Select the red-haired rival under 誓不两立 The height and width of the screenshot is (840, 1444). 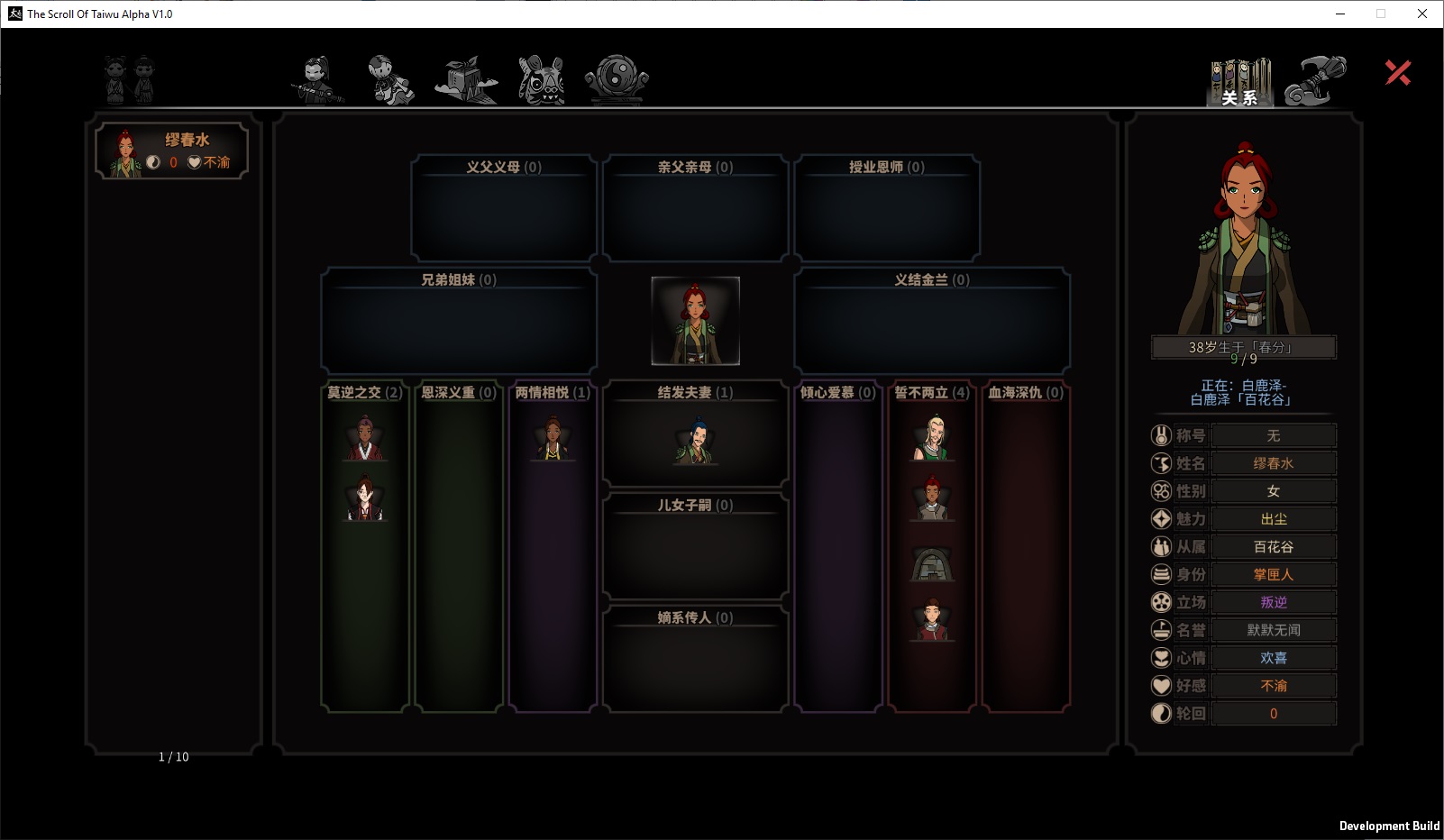pyautogui.click(x=932, y=498)
